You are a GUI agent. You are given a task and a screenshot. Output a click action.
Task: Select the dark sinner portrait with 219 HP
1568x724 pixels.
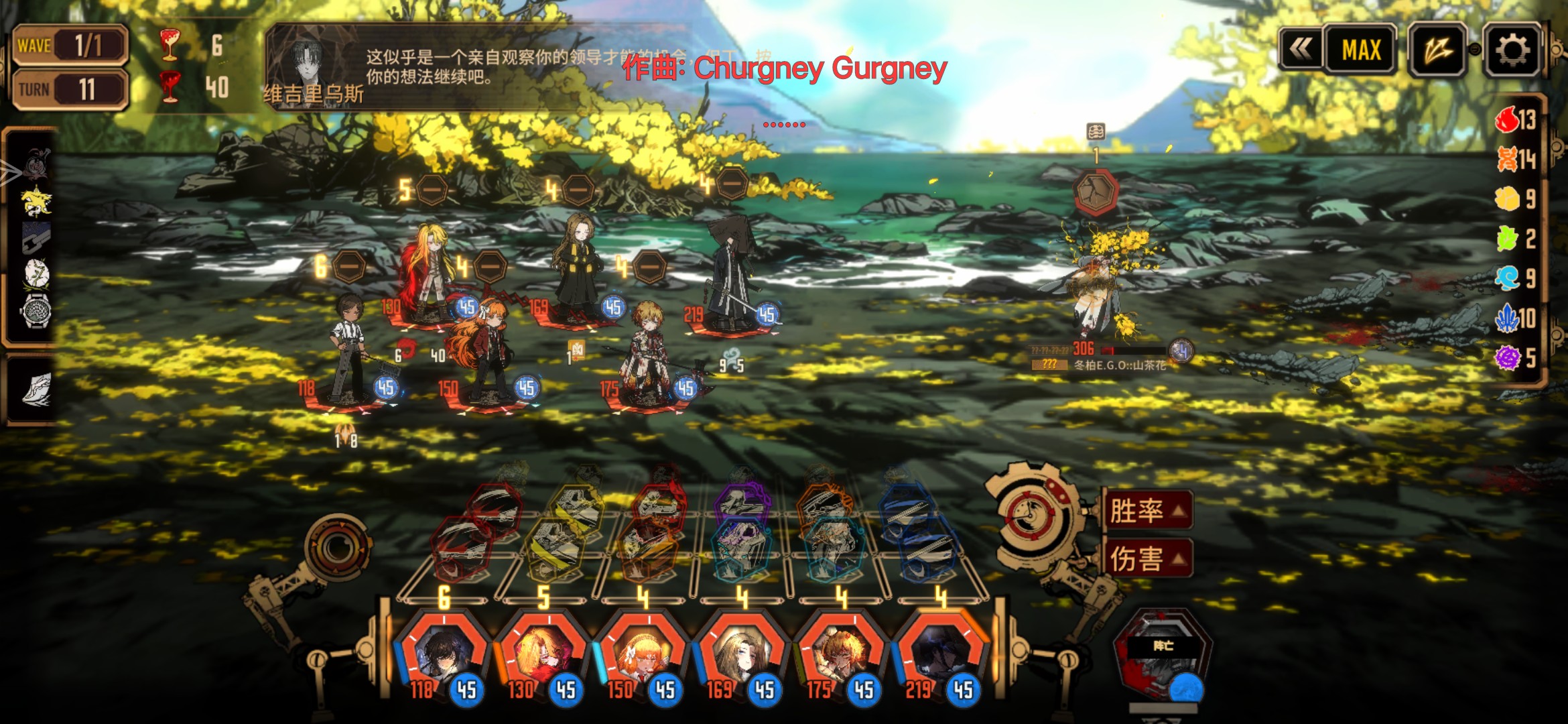pyautogui.click(x=939, y=654)
